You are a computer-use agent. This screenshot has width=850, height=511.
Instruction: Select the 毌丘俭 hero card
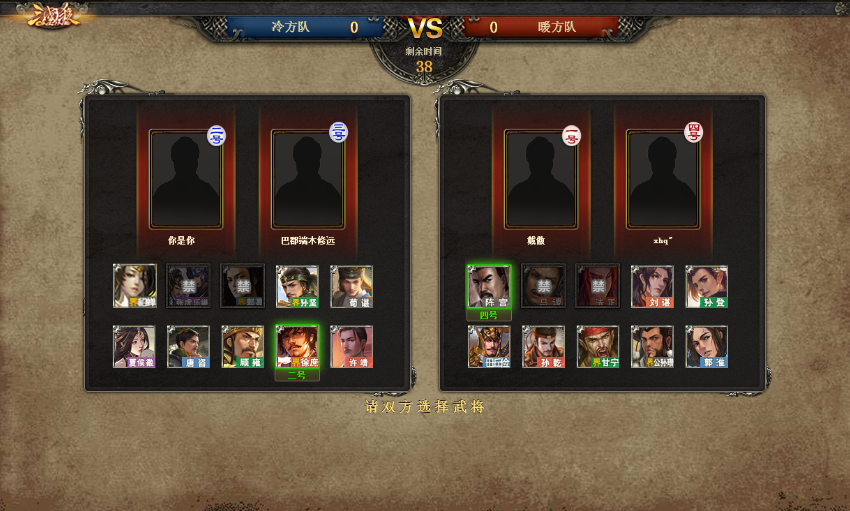pyautogui.click(x=489, y=346)
